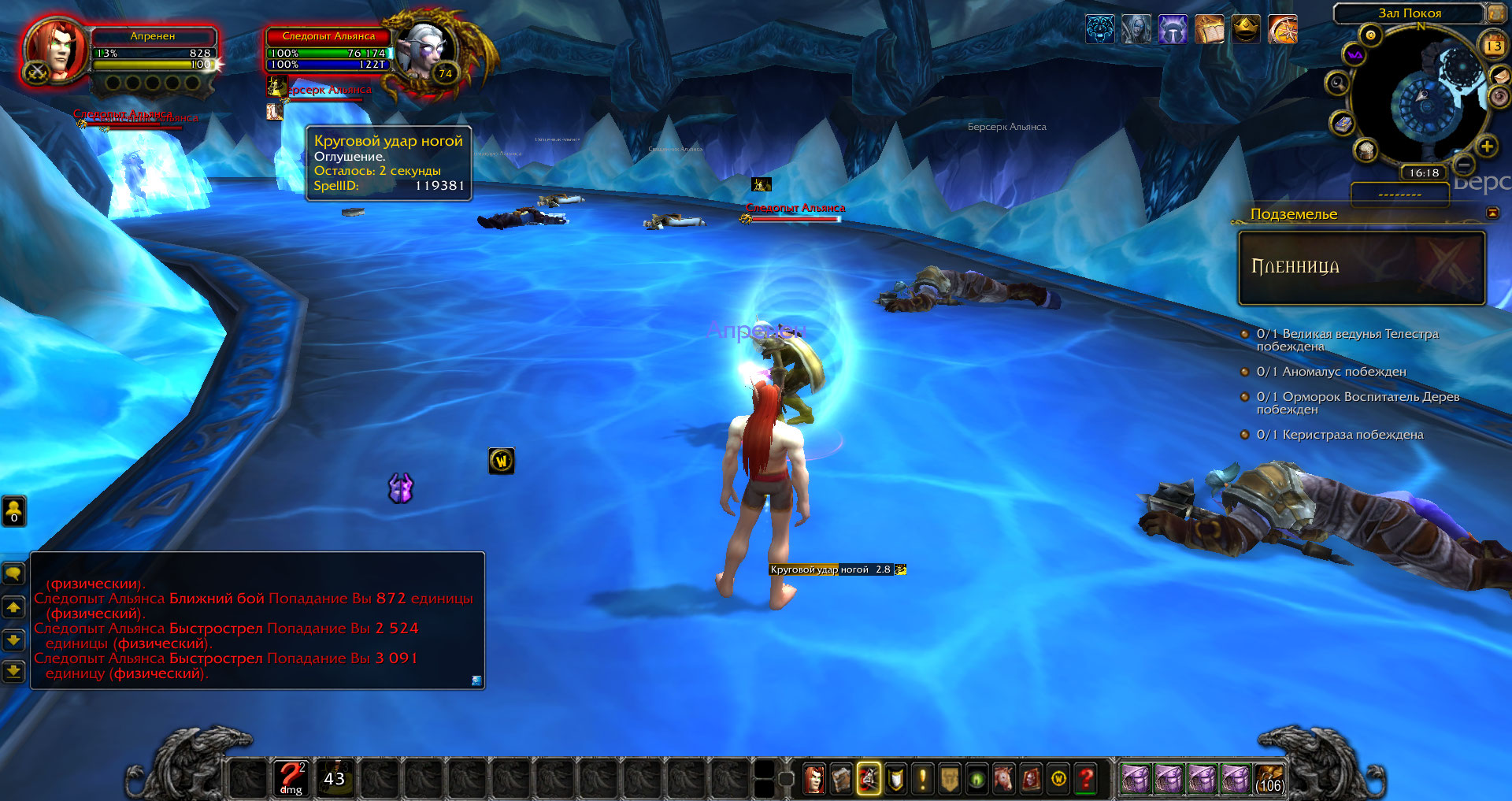This screenshot has width=1512, height=801.
Task: Use the dmg macro on the action bar
Action: click(291, 778)
